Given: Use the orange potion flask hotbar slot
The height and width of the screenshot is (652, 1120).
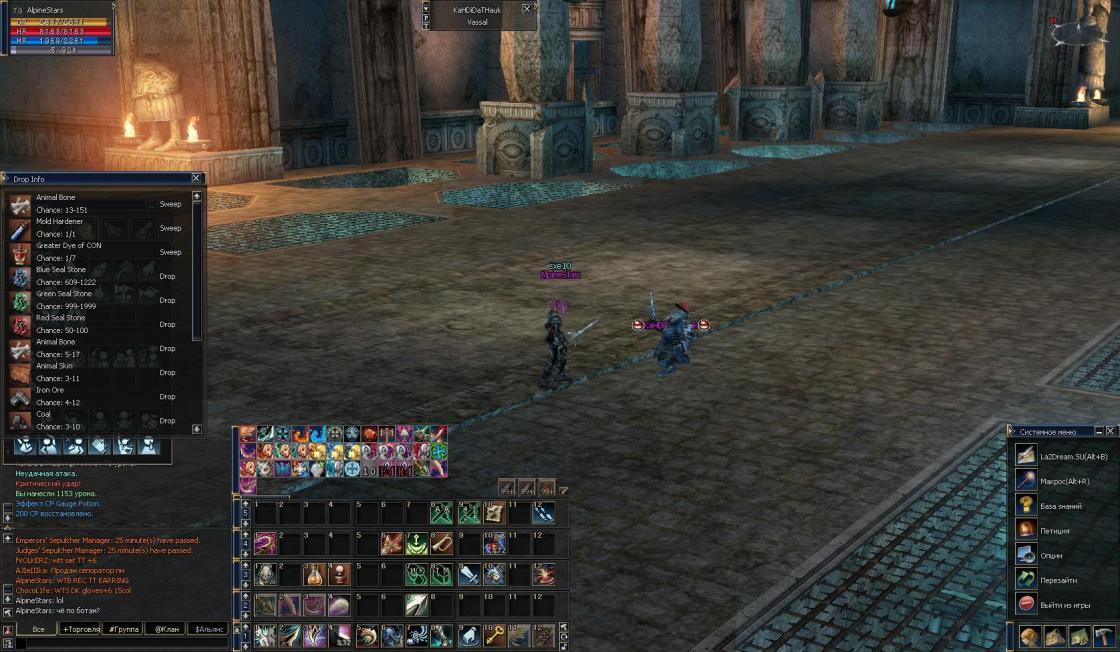Looking at the screenshot, I should point(314,575).
